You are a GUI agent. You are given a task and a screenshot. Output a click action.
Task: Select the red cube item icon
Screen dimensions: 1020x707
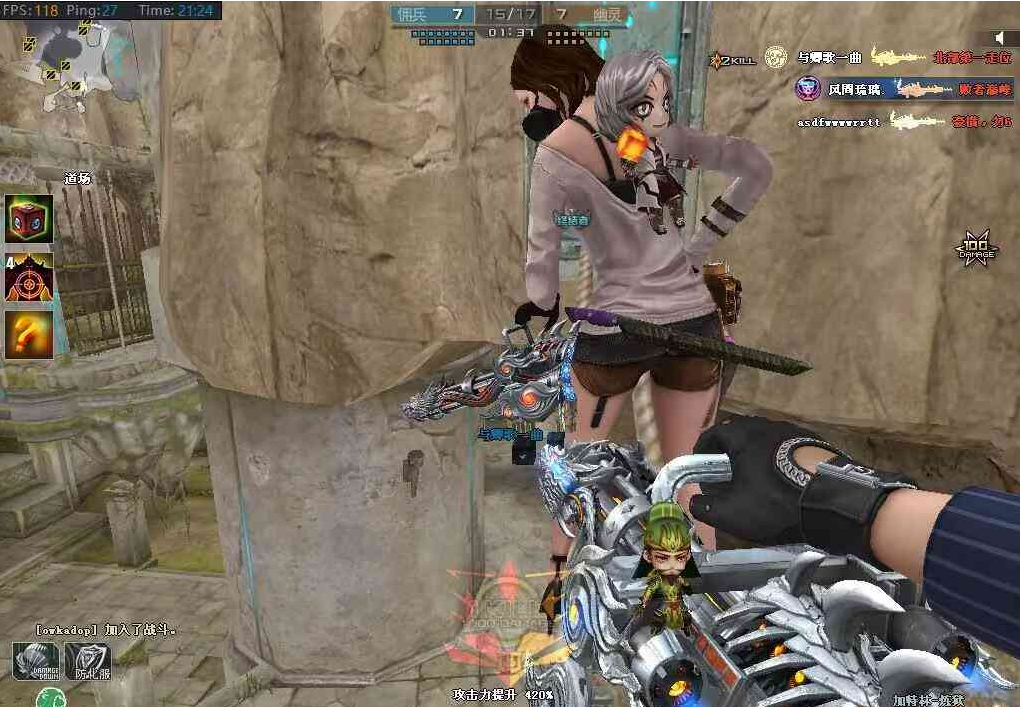coord(29,218)
